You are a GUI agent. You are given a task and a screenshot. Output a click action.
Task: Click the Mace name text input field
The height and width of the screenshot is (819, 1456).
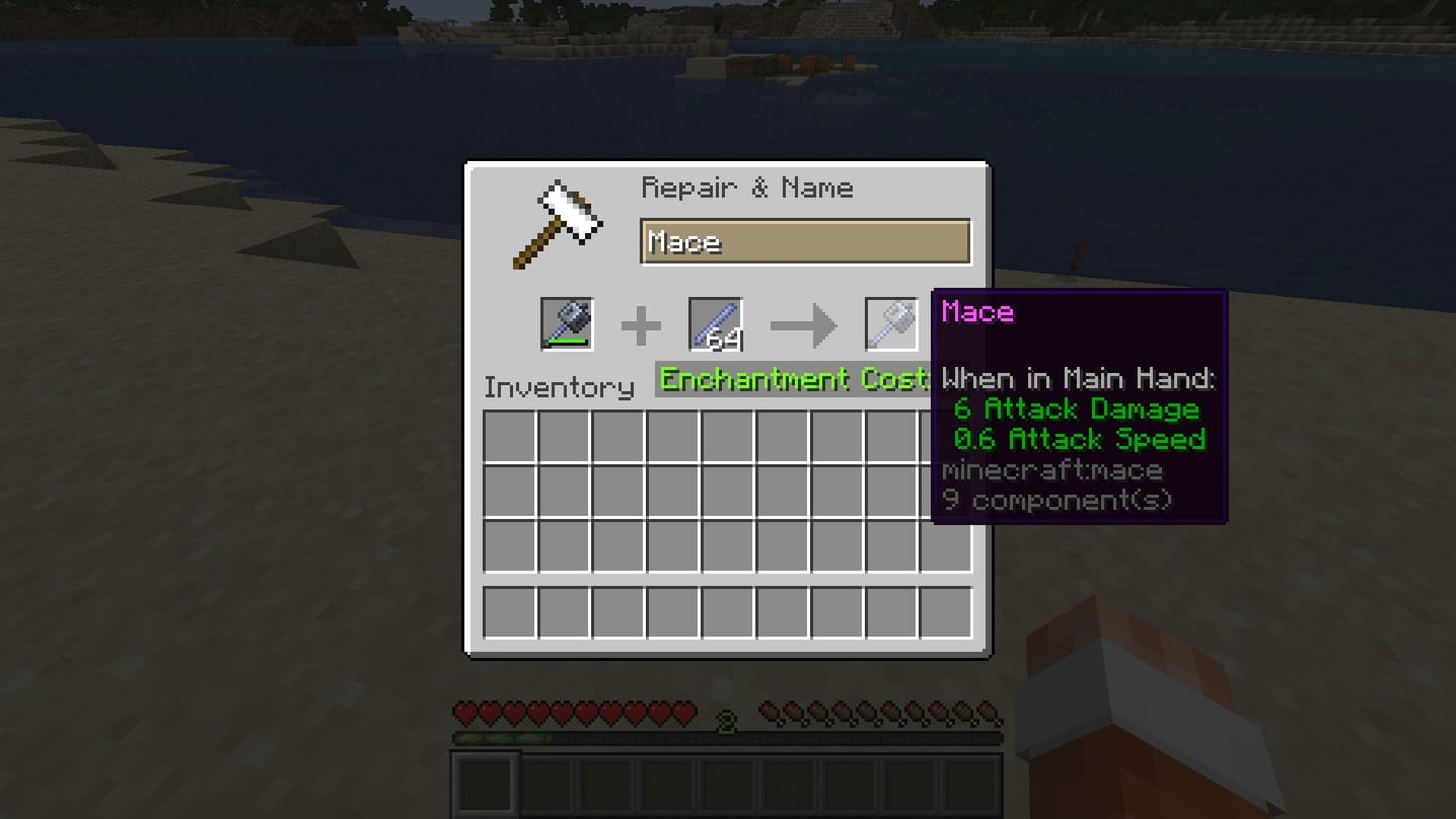click(x=806, y=241)
